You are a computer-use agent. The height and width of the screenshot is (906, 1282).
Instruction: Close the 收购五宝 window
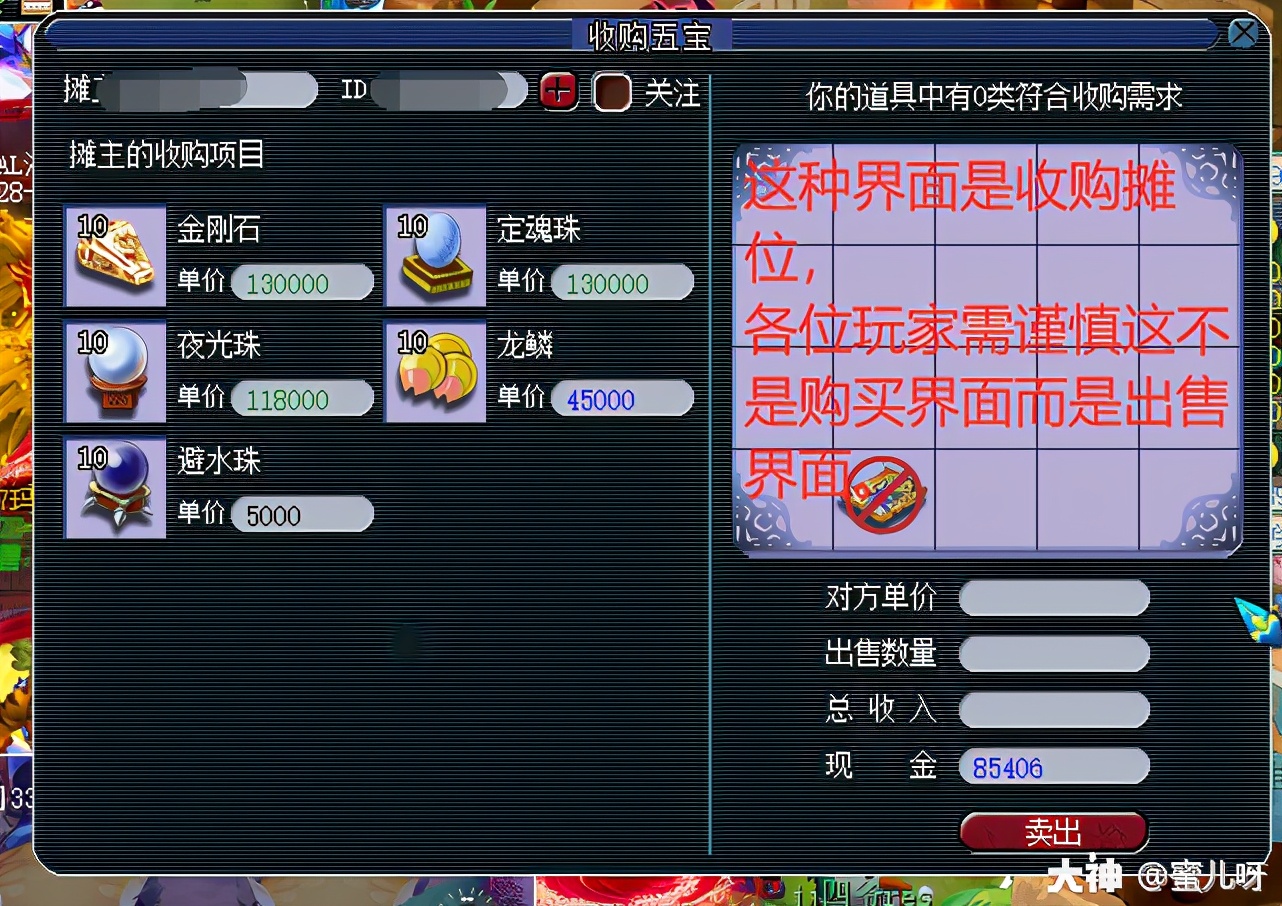(x=1243, y=33)
